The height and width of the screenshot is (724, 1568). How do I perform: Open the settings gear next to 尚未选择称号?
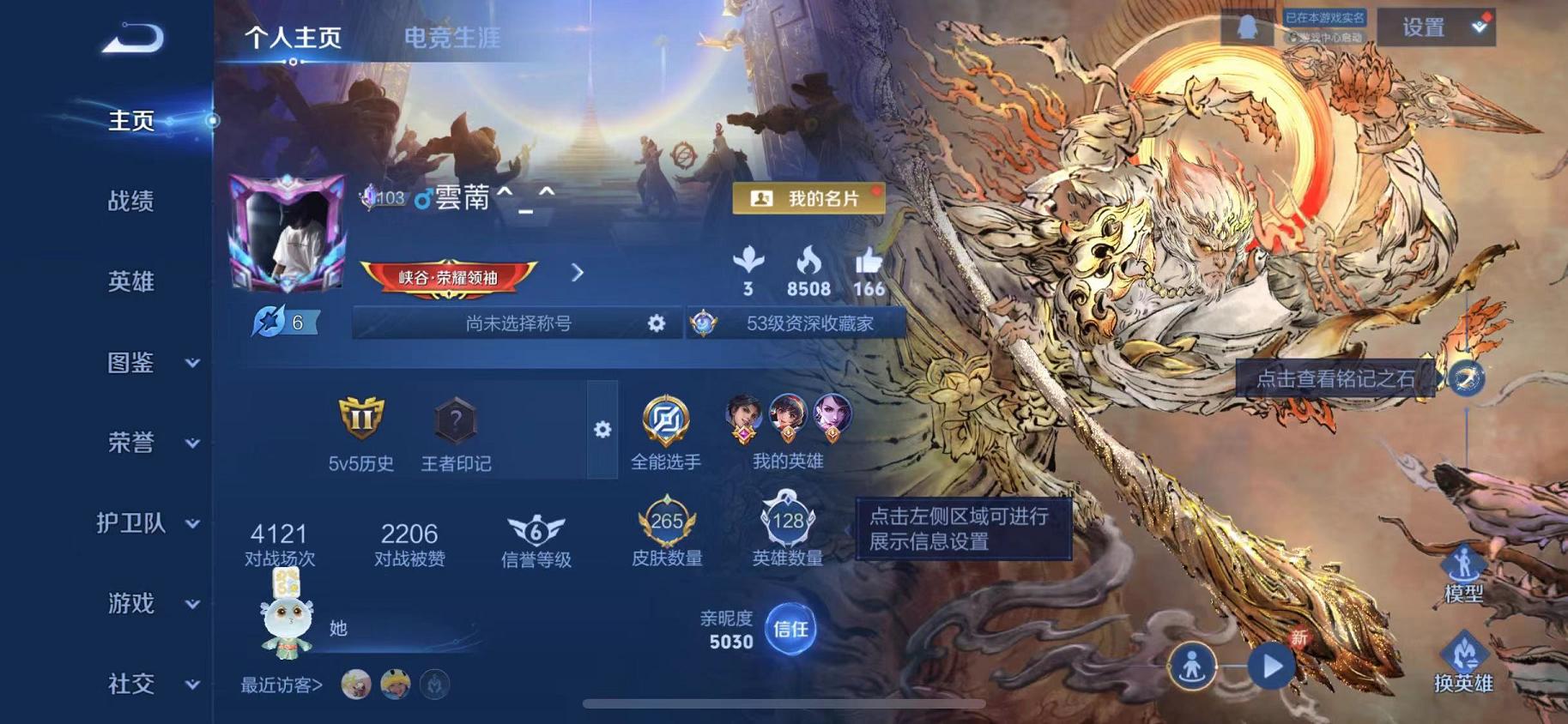tap(656, 324)
